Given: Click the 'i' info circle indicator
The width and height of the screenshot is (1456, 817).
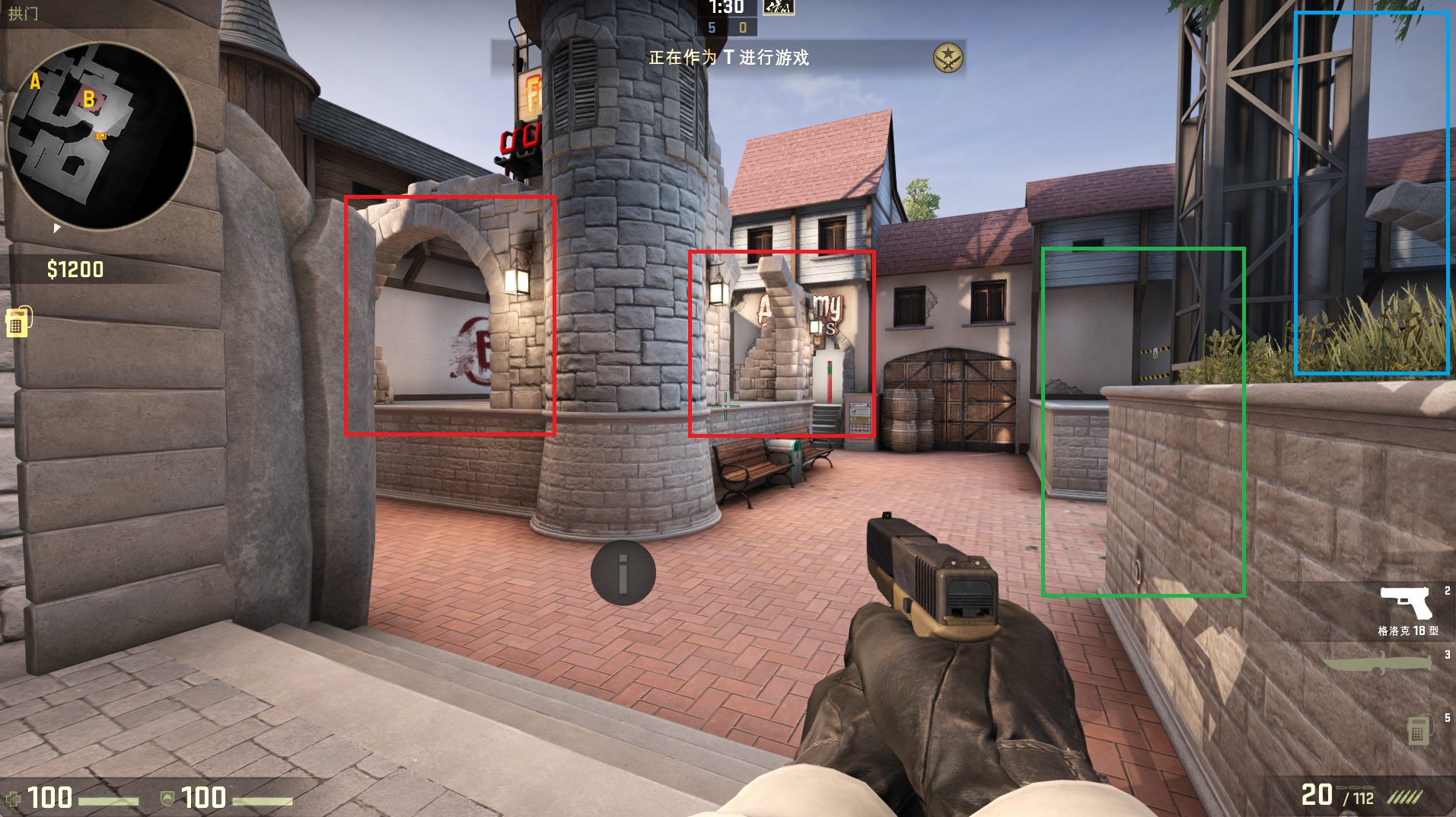Looking at the screenshot, I should 623,573.
